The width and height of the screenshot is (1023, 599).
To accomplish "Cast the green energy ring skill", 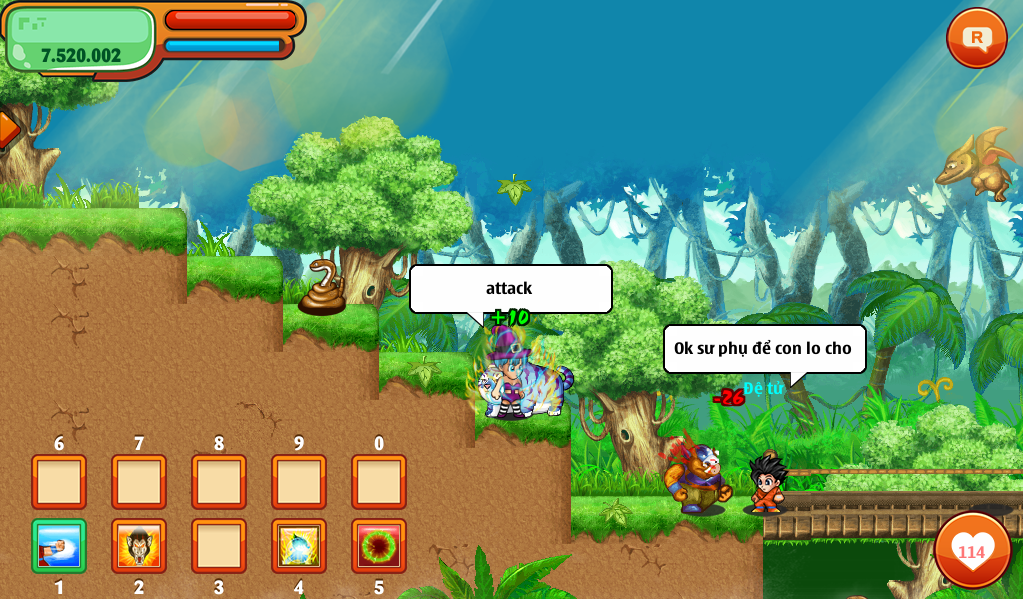I will [x=379, y=546].
